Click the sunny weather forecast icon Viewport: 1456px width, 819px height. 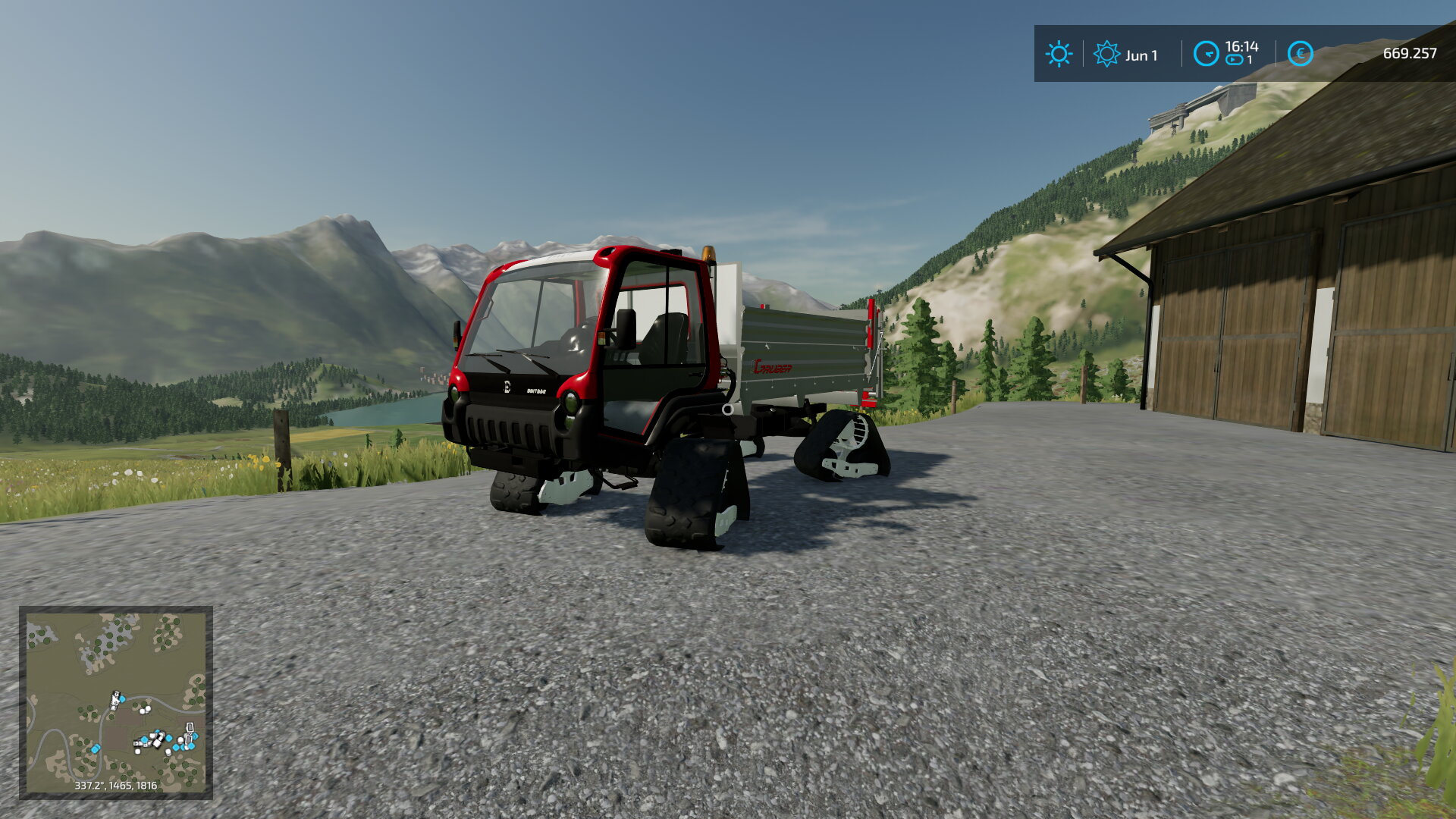tap(1059, 54)
